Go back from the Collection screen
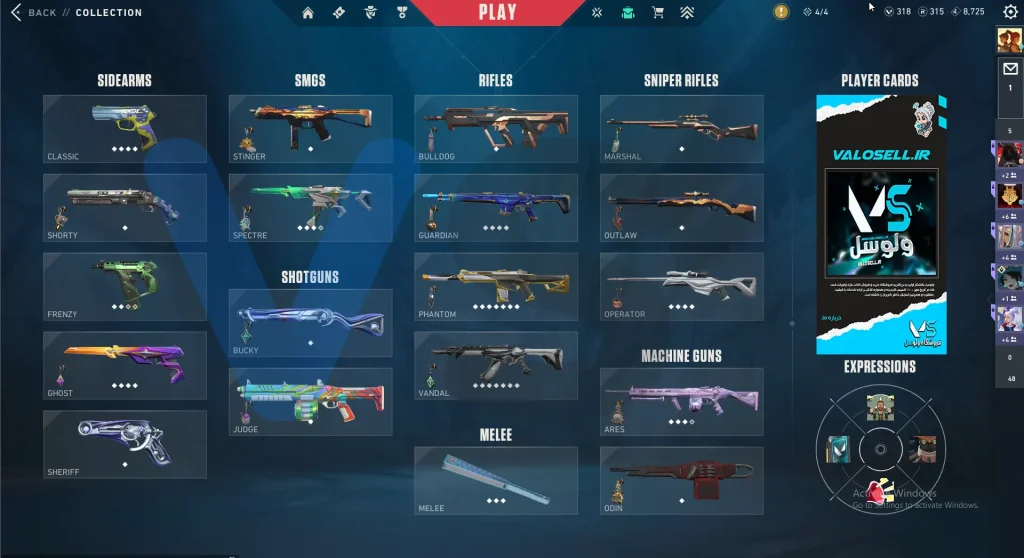The width and height of the screenshot is (1024, 558). (x=32, y=13)
